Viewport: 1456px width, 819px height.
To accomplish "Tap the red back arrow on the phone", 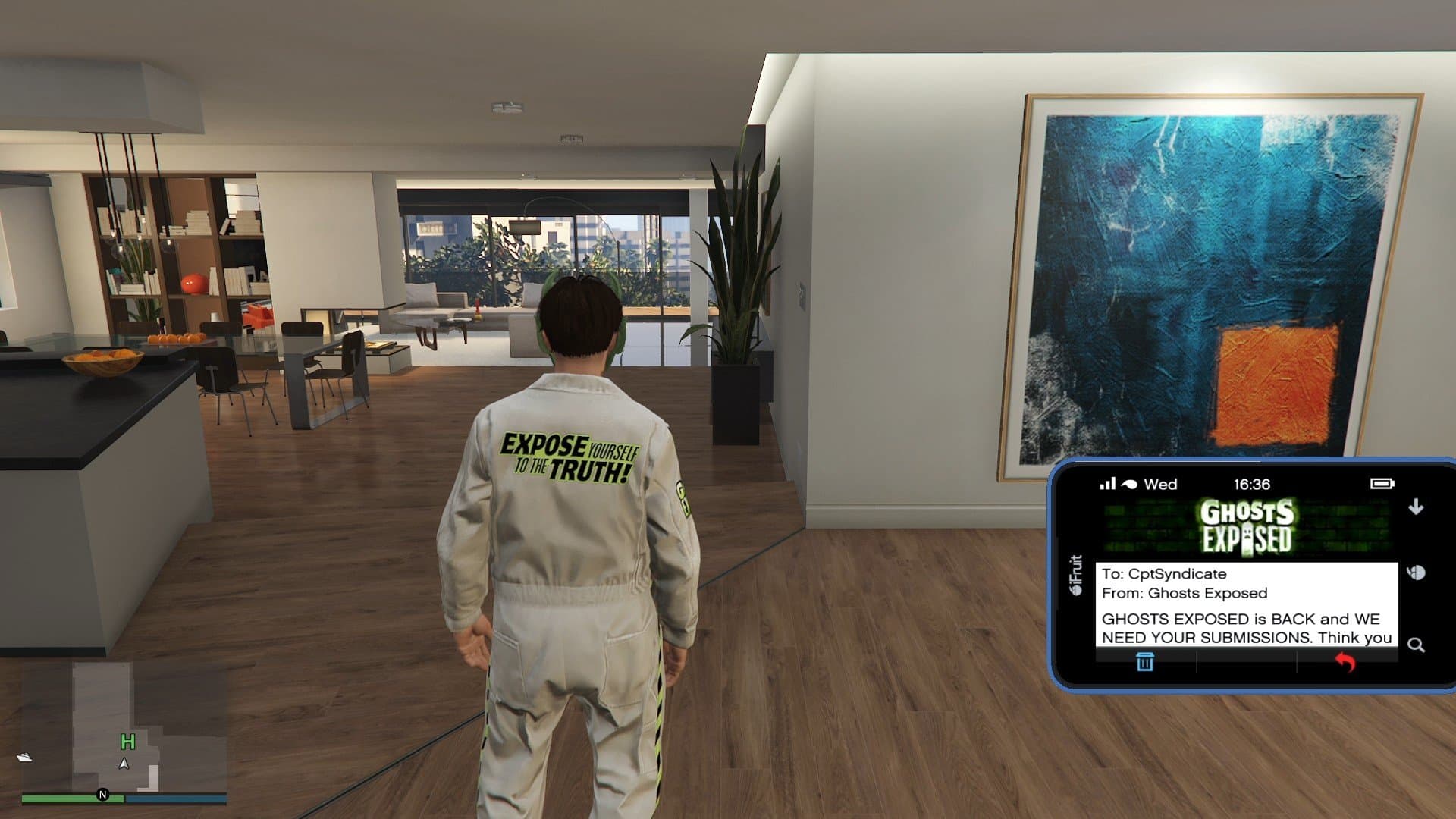I will coord(1345,662).
